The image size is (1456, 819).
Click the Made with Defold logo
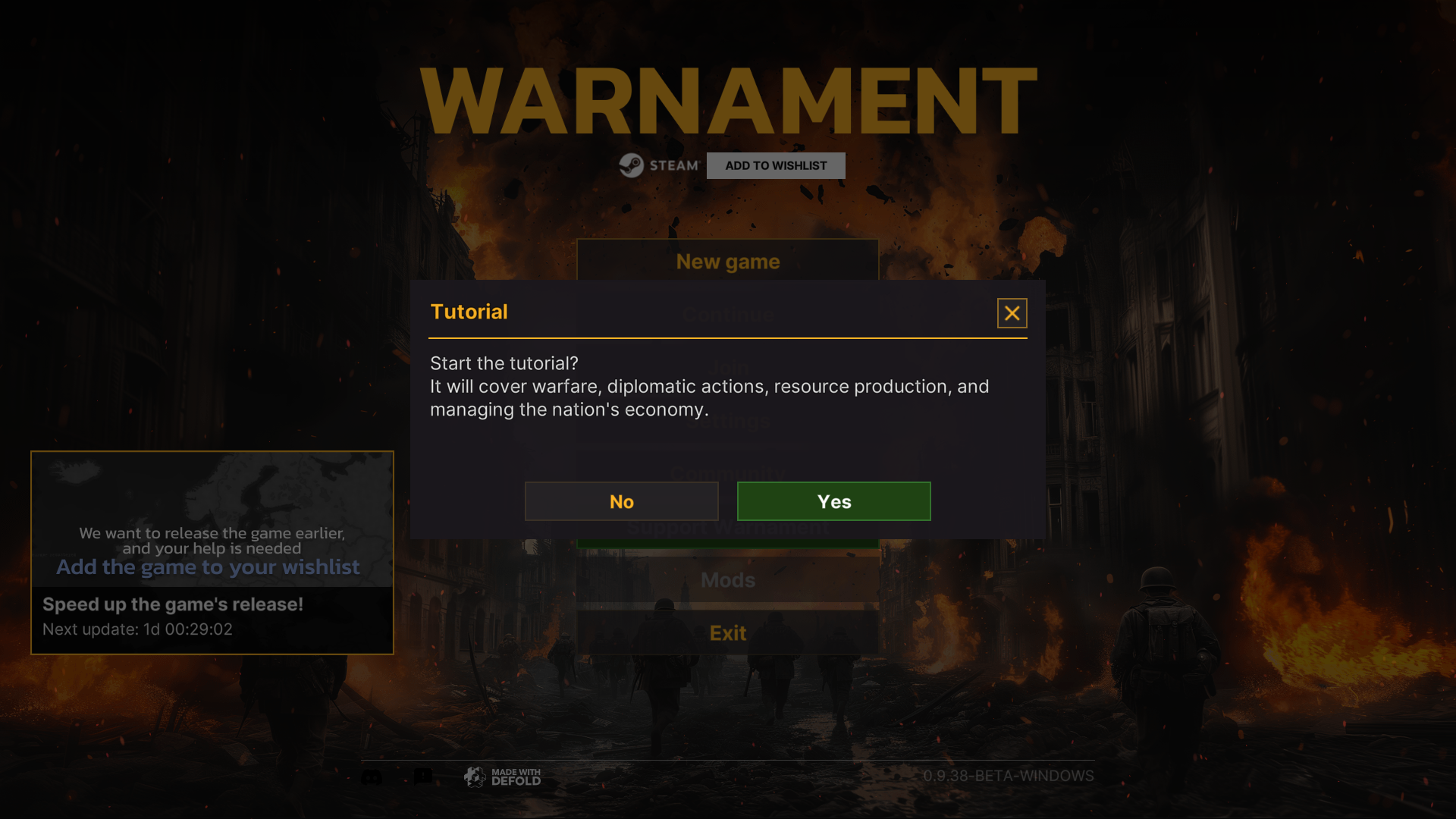point(503,776)
